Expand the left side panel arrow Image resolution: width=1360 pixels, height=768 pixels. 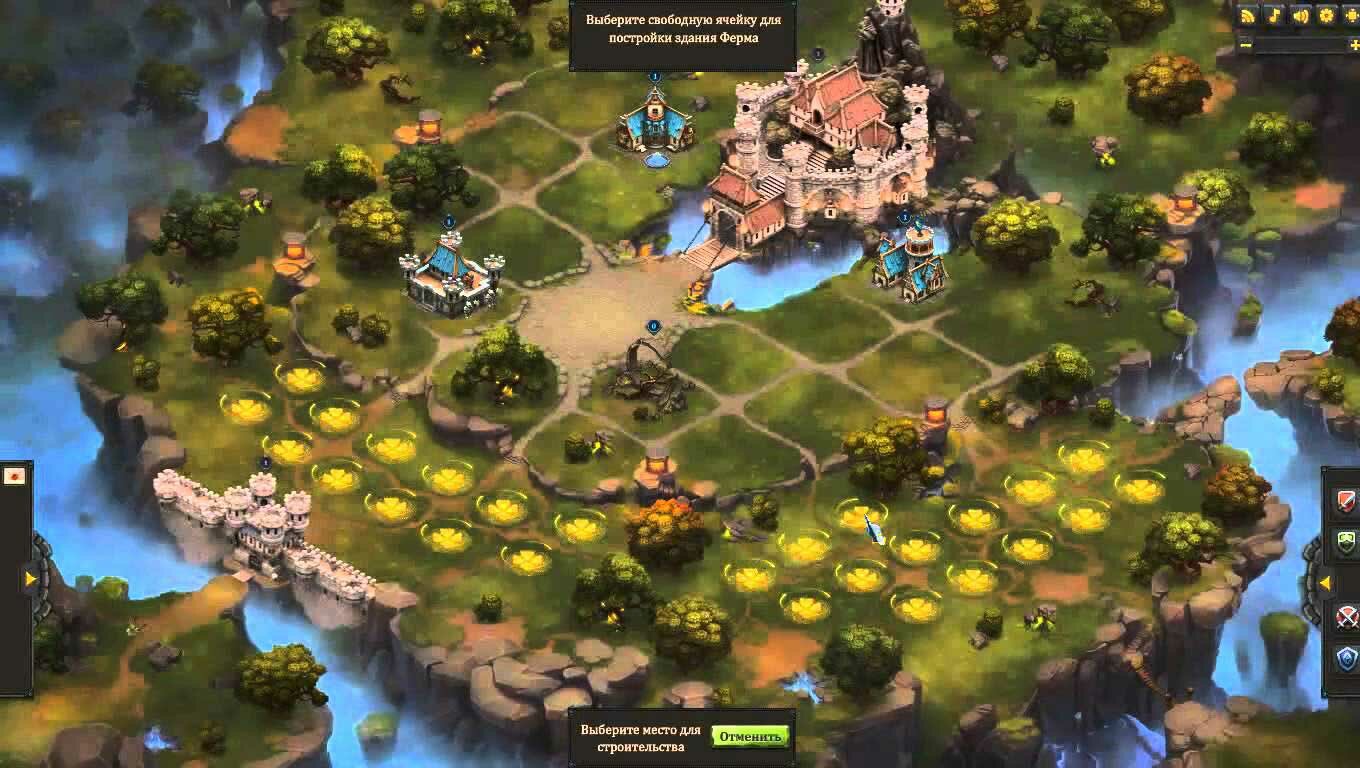[x=31, y=578]
